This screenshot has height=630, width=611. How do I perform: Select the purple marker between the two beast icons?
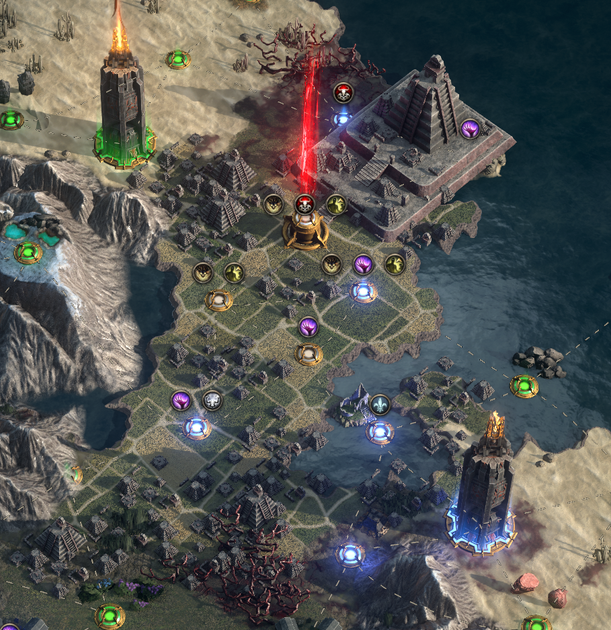363,264
